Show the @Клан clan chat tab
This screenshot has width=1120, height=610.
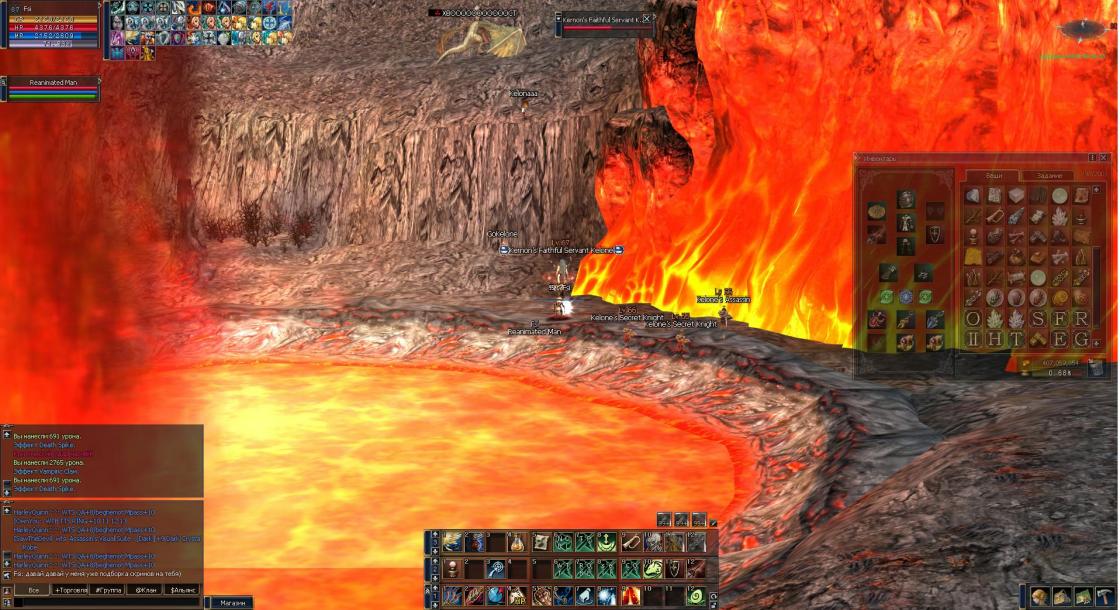146,590
